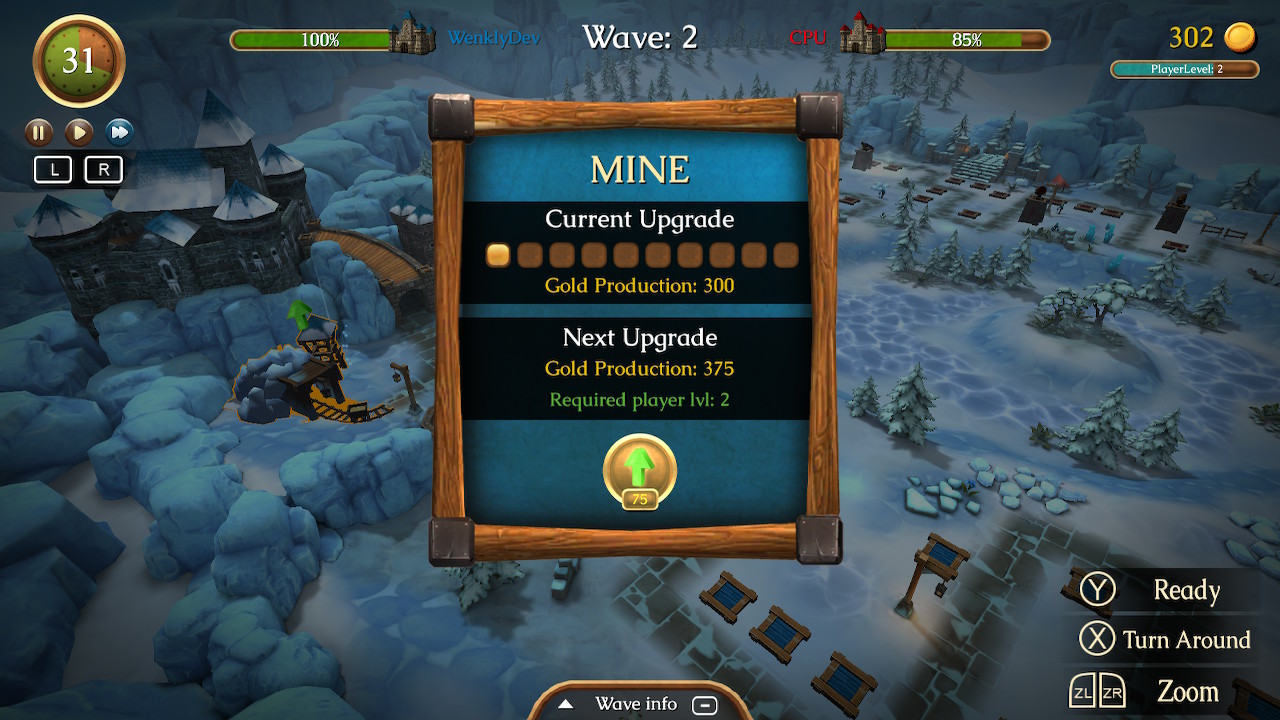This screenshot has height=720, width=1280.
Task: Click the CPU's red castle icon
Action: (x=860, y=37)
